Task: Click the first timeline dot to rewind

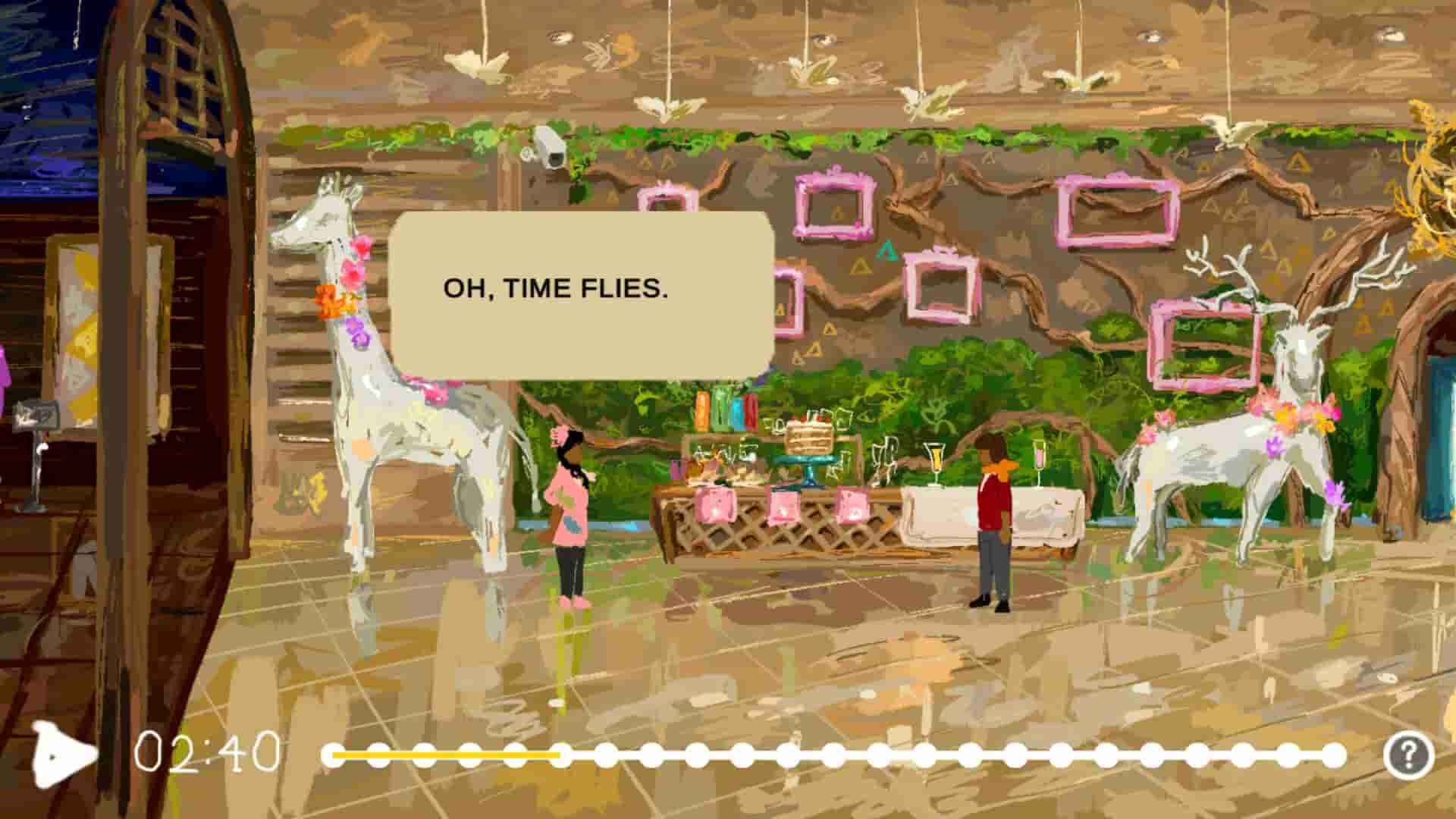Action: pos(334,755)
